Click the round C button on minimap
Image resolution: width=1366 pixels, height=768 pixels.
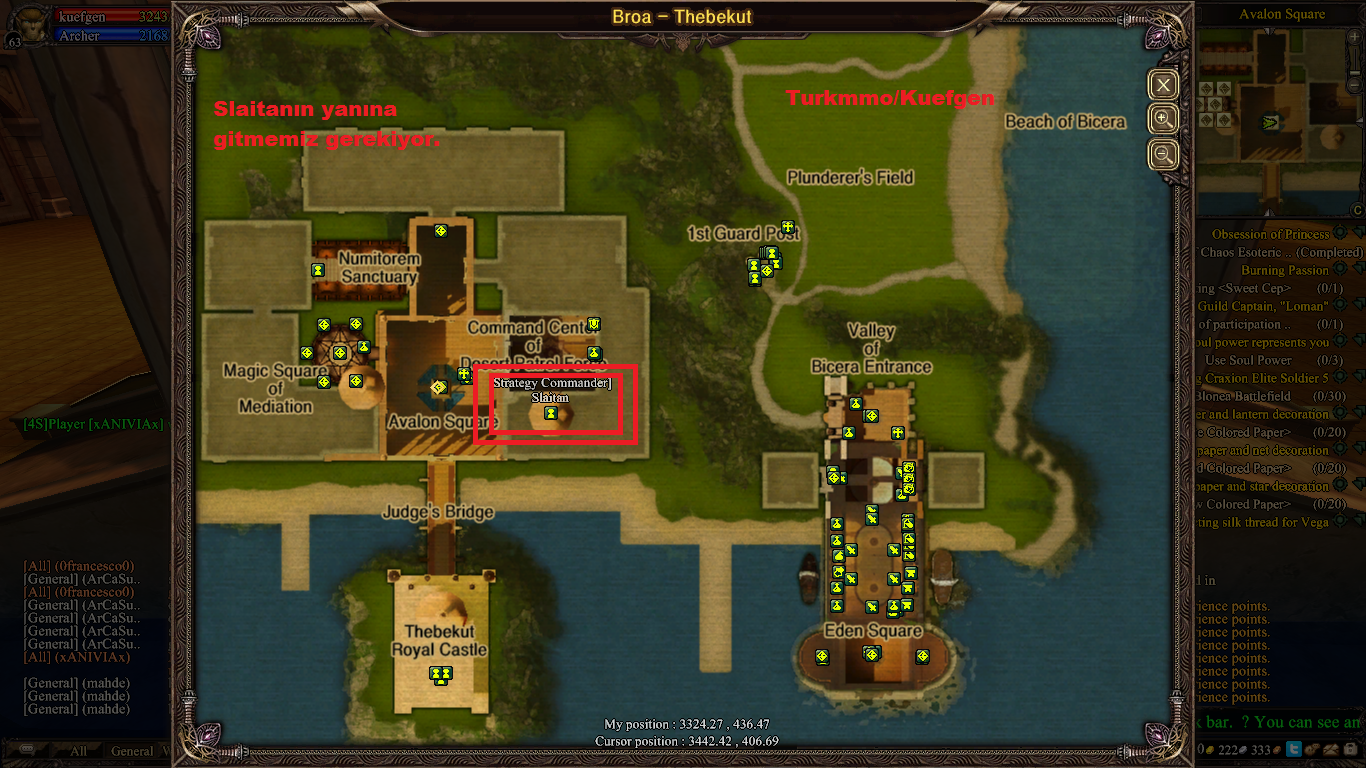point(1357,210)
